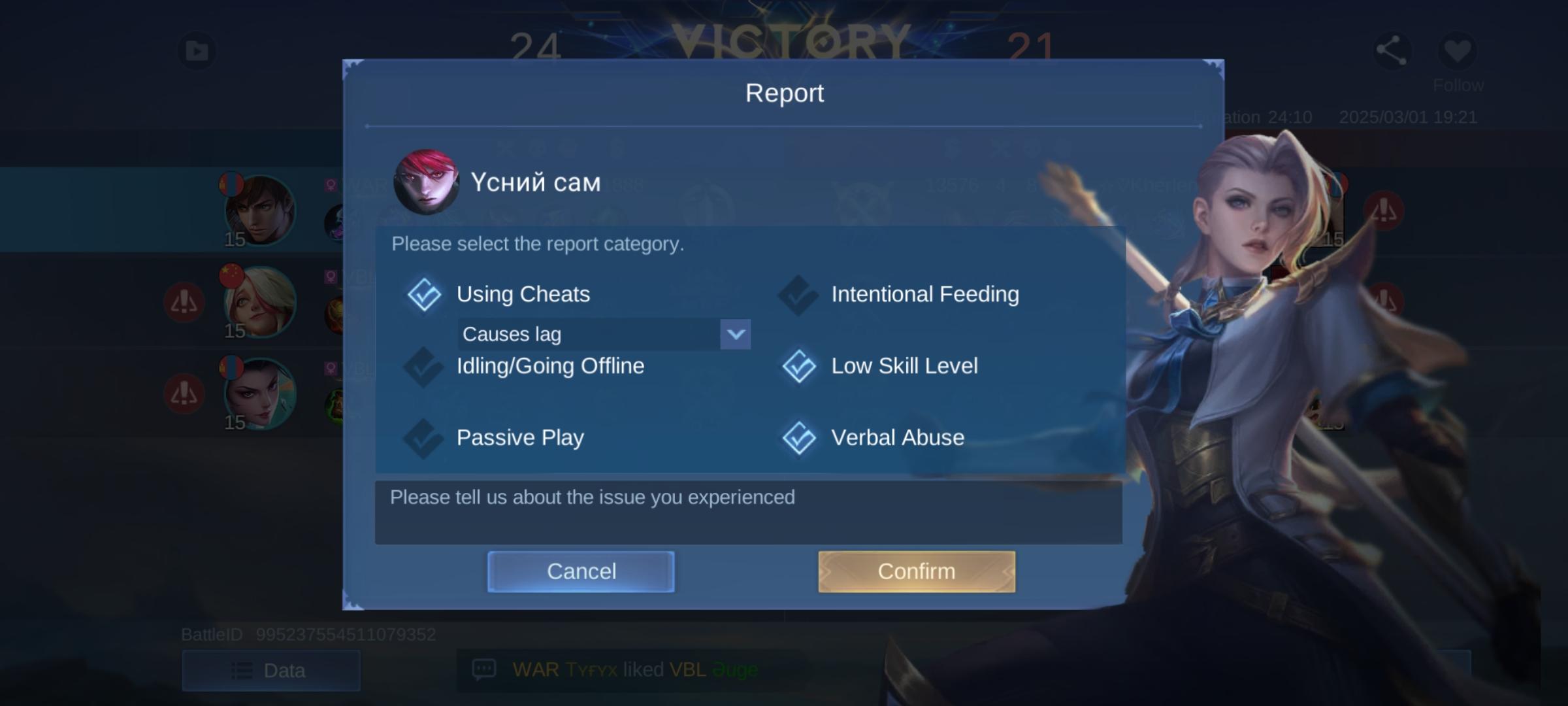Confirm the report submission
The image size is (1568, 706).
coord(916,571)
